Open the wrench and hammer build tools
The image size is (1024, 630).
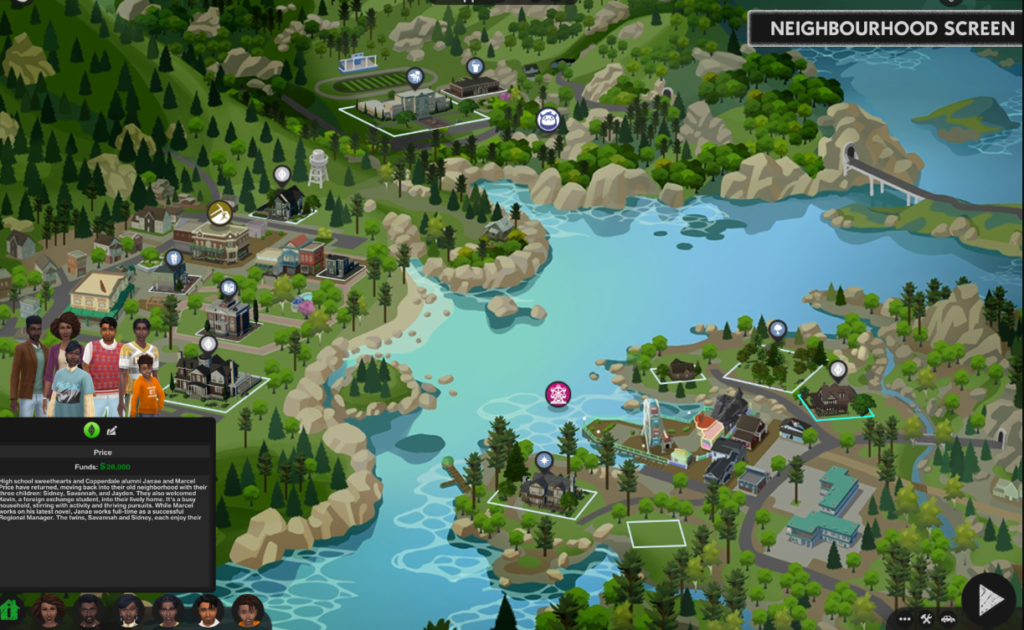(x=927, y=618)
